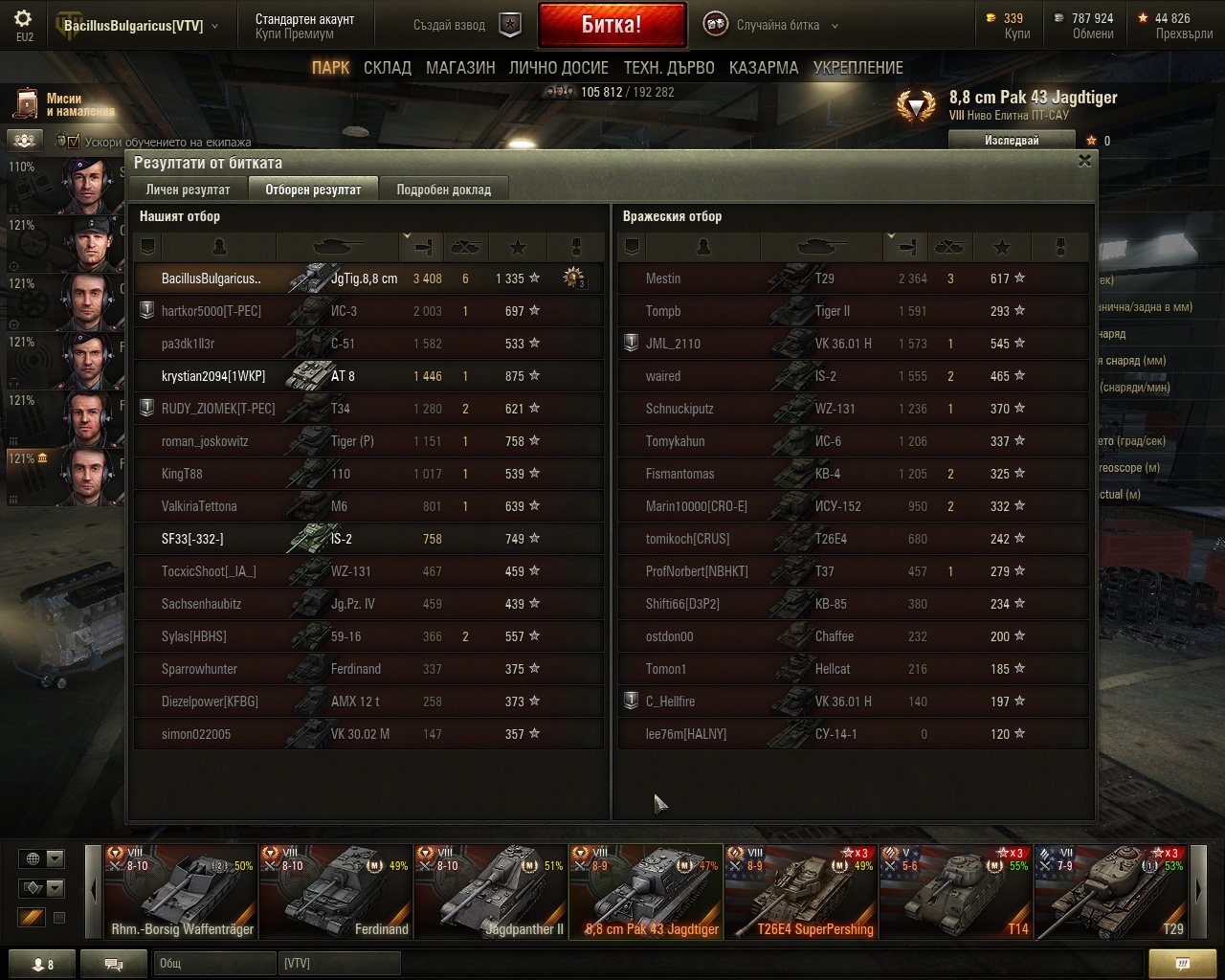Choose the T26E4 SuperPershing tank

pyautogui.click(x=800, y=892)
